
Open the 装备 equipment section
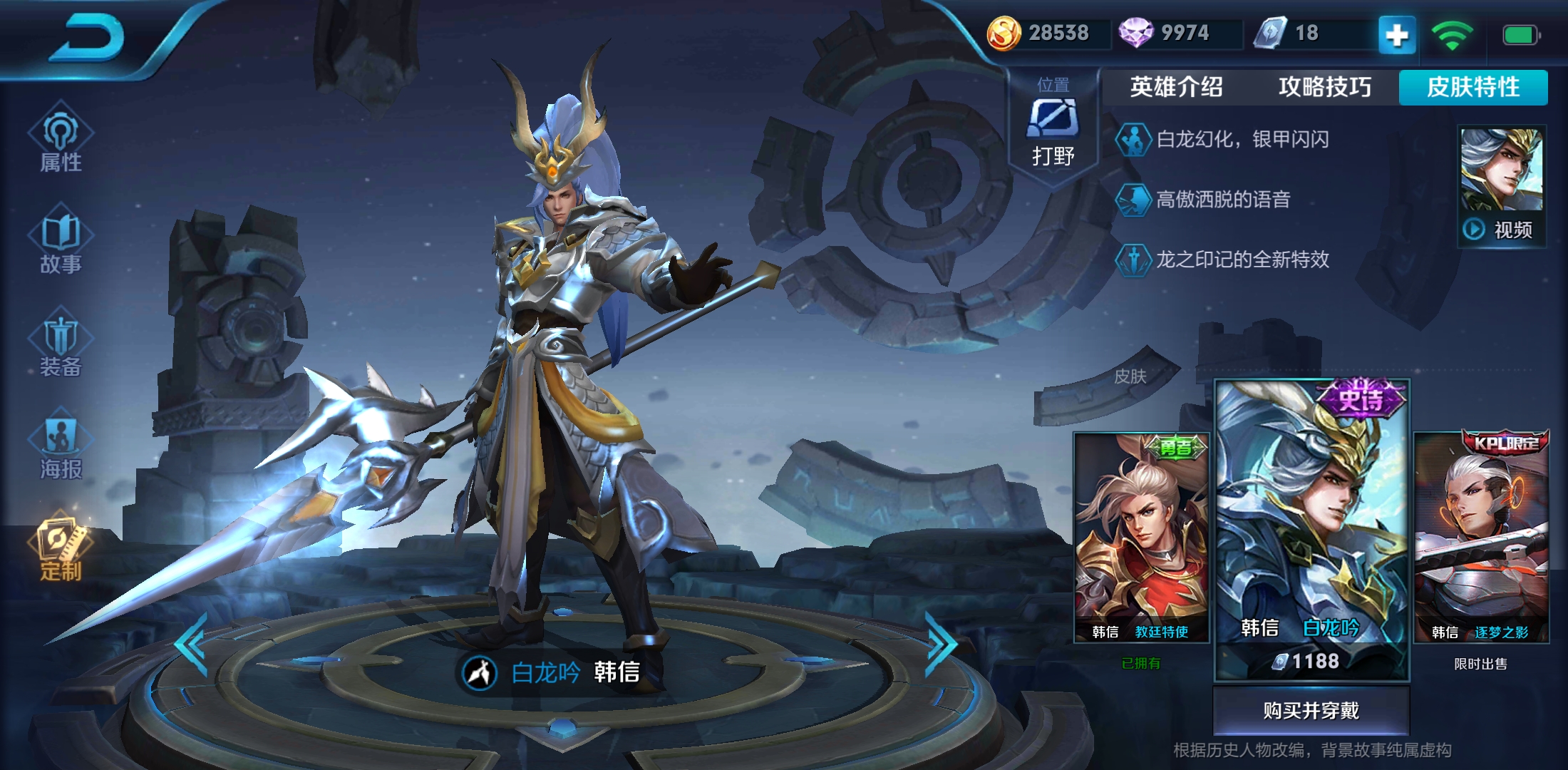point(61,346)
